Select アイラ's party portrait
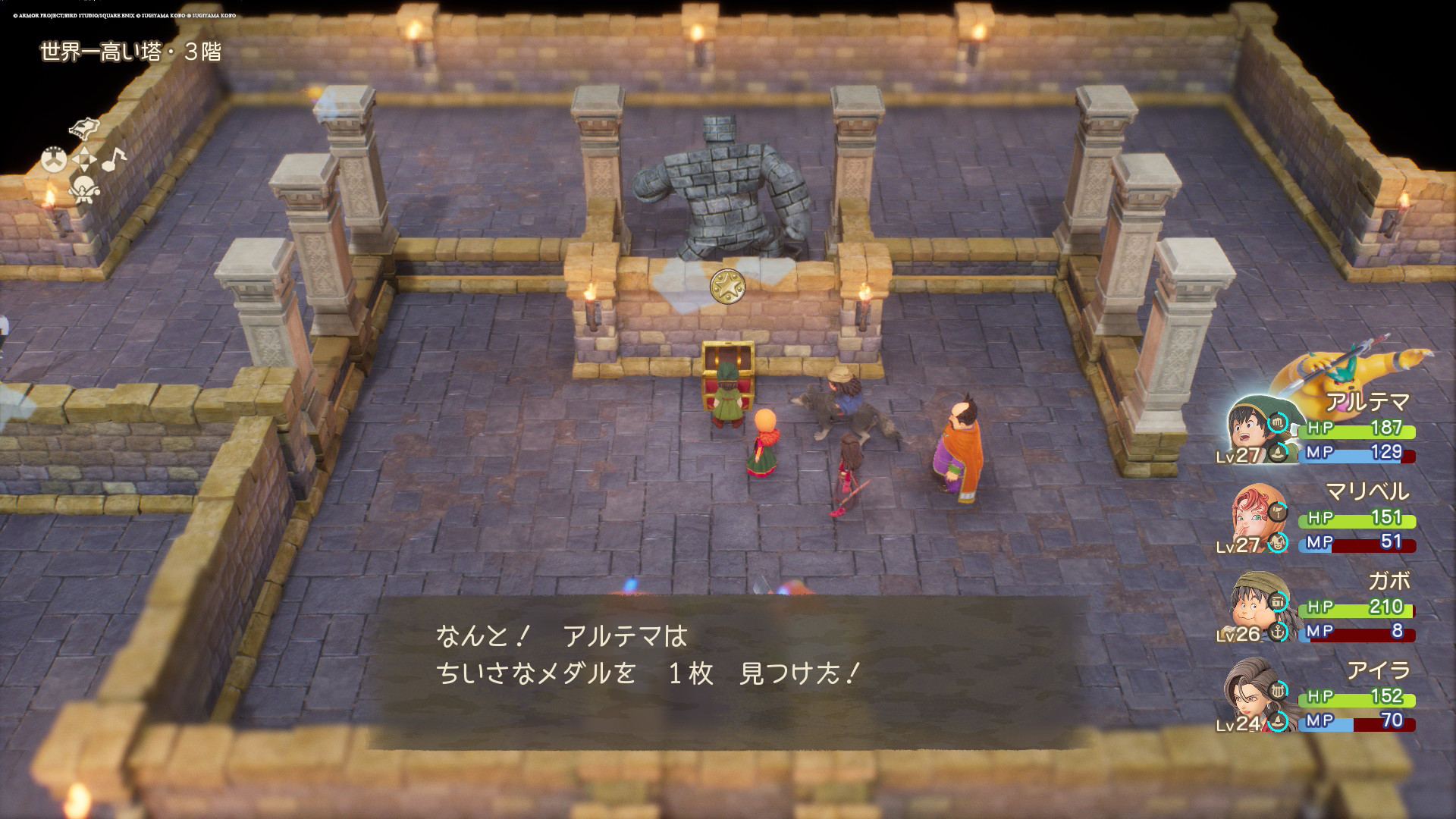Image resolution: width=1456 pixels, height=819 pixels. [1250, 698]
